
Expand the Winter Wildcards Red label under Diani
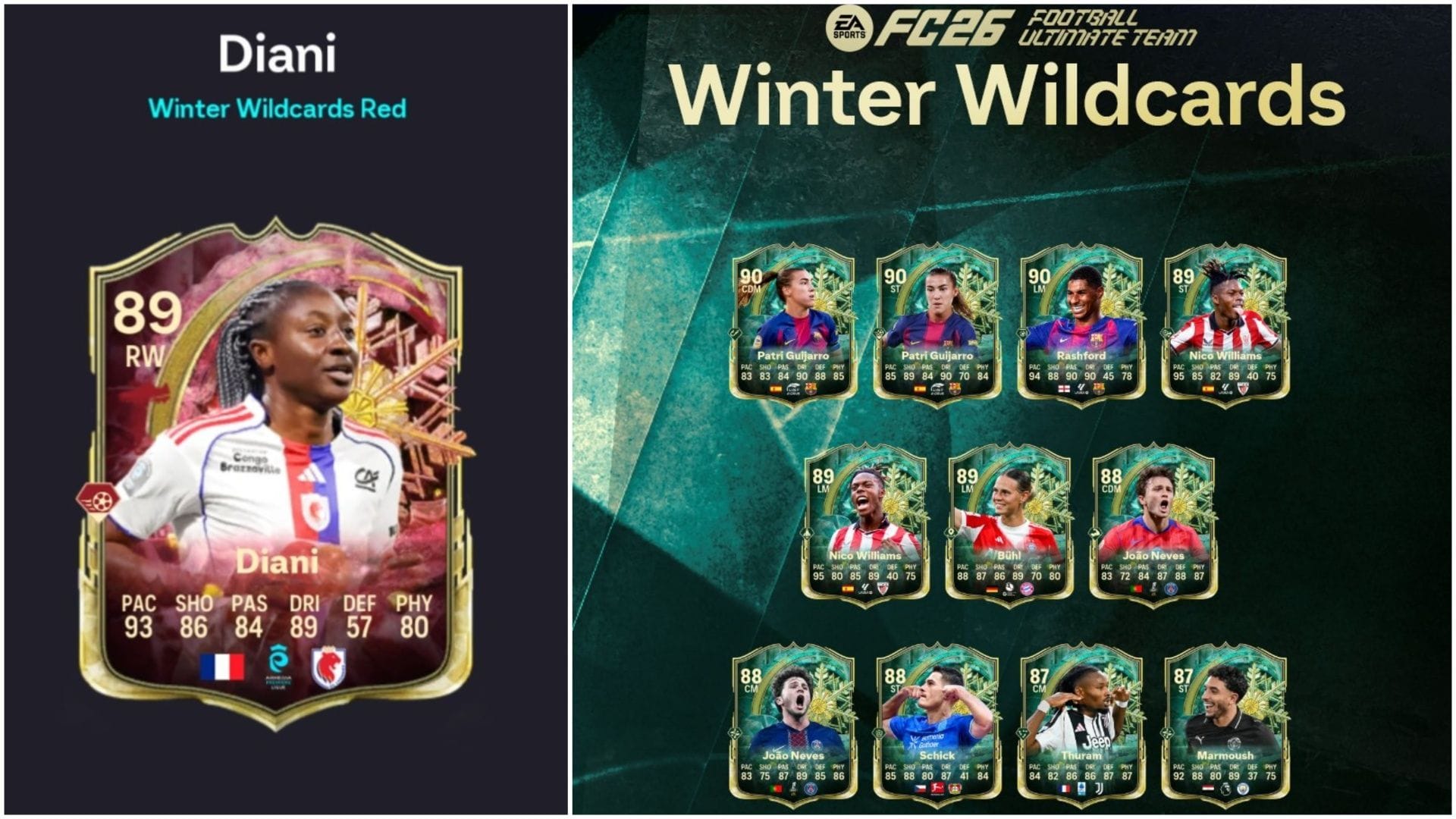tap(277, 108)
